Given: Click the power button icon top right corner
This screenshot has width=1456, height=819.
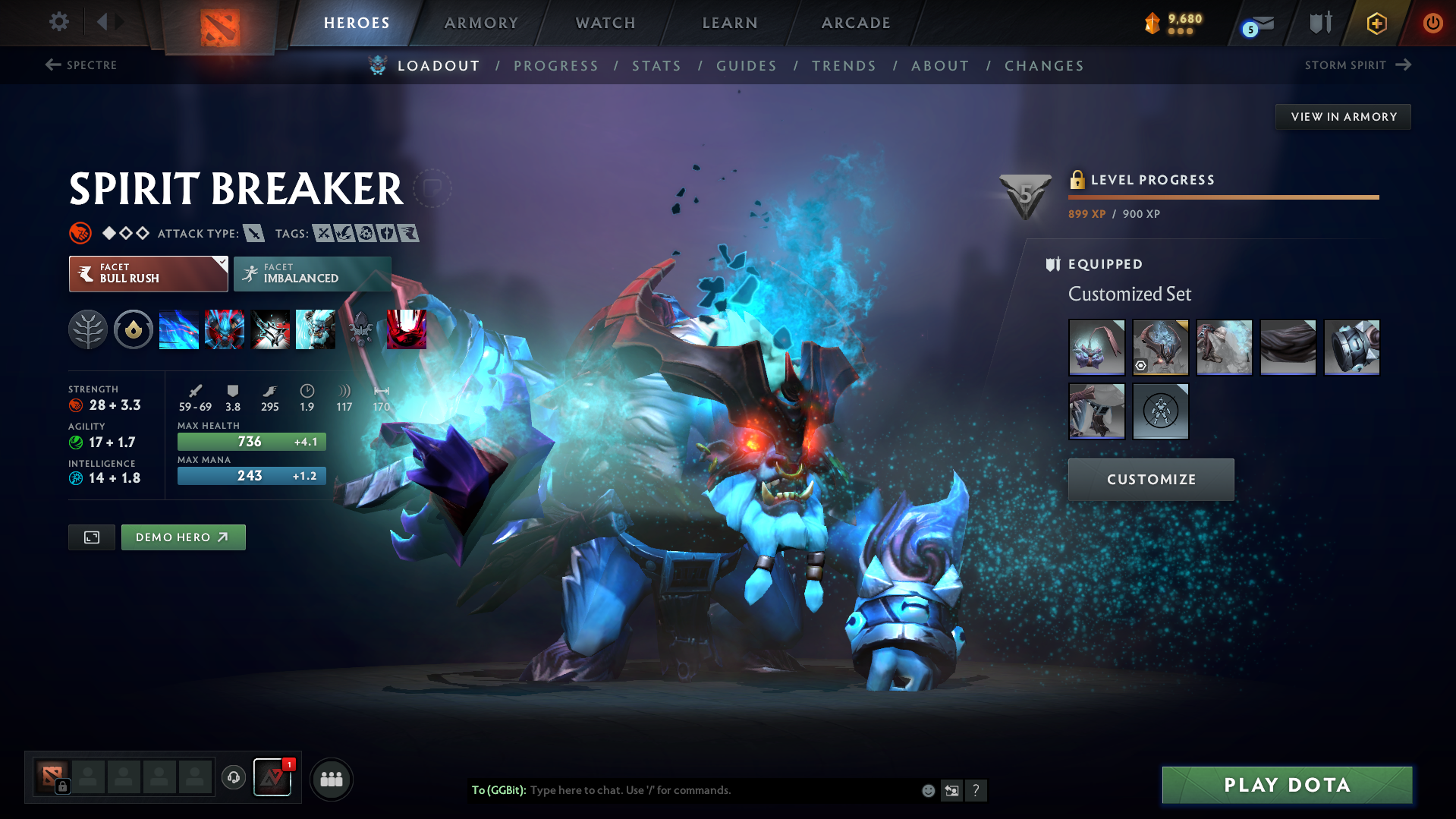Looking at the screenshot, I should (x=1432, y=23).
